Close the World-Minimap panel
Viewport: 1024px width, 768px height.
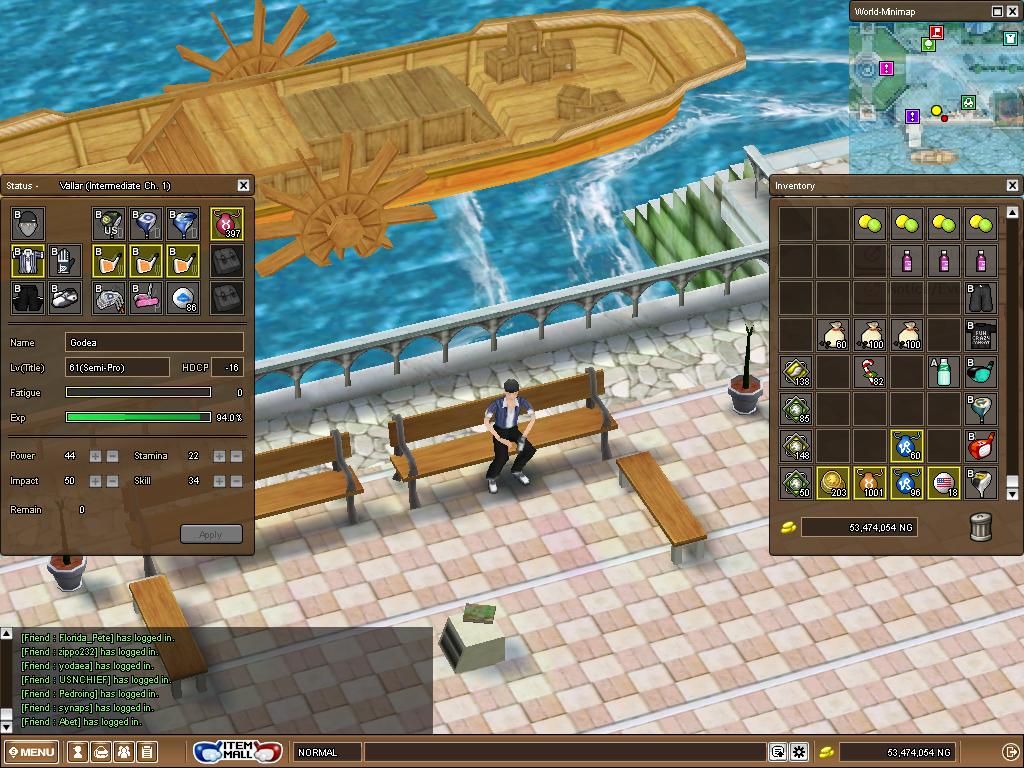pyautogui.click(x=1012, y=11)
